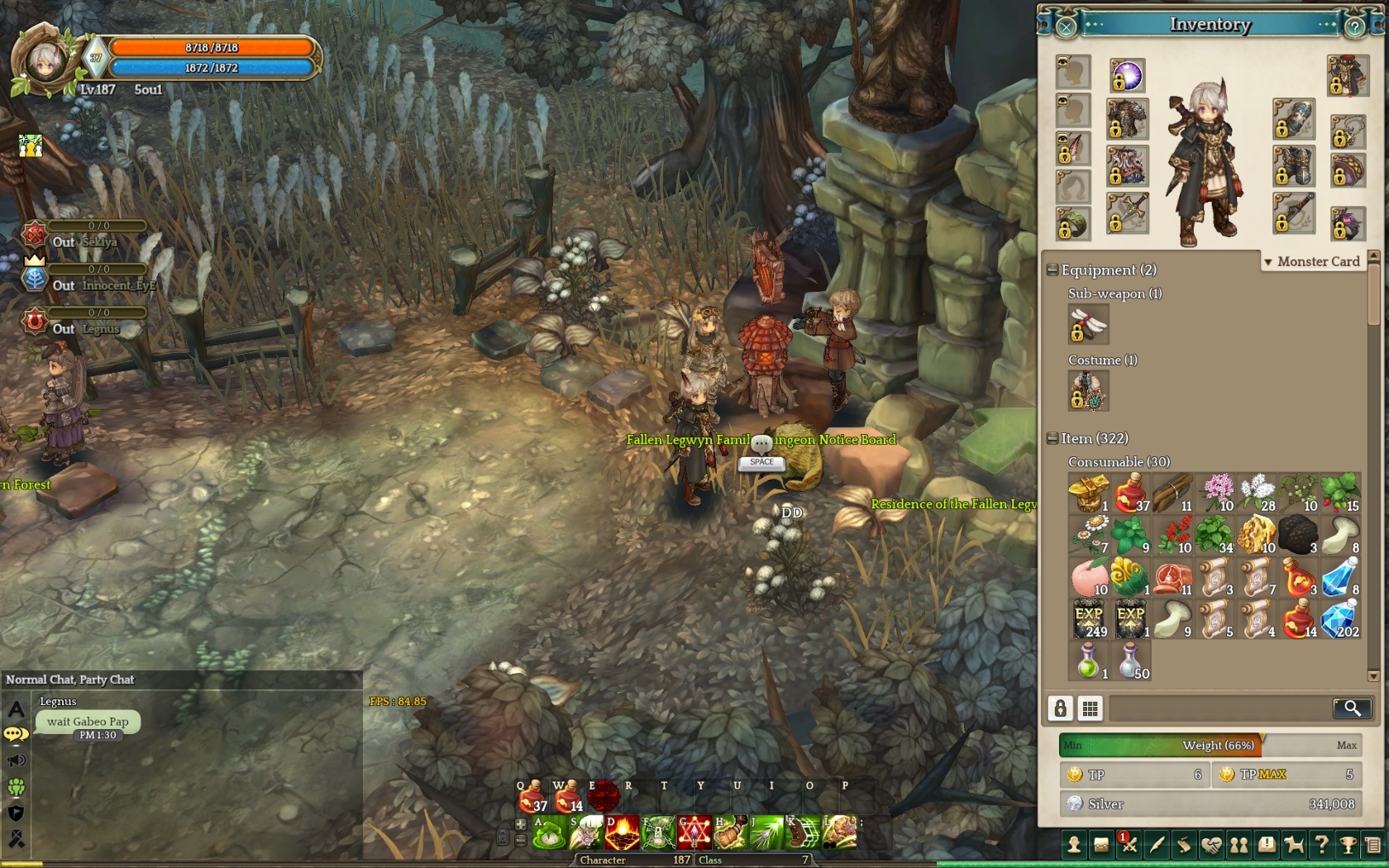The width and height of the screenshot is (1389, 868).
Task: Open the companion pet menu icon
Action: tap(1293, 845)
